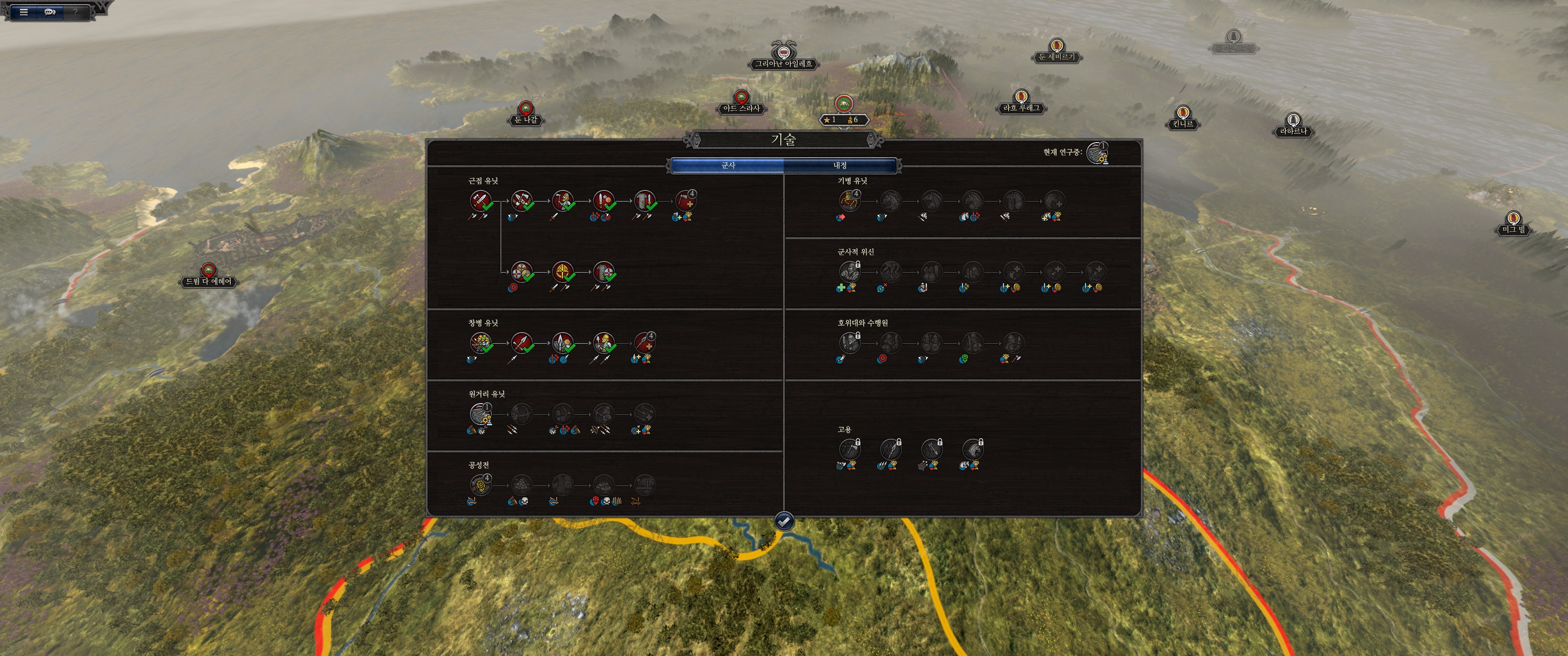Select the current research icon beside 현재 연구중

(x=1097, y=153)
